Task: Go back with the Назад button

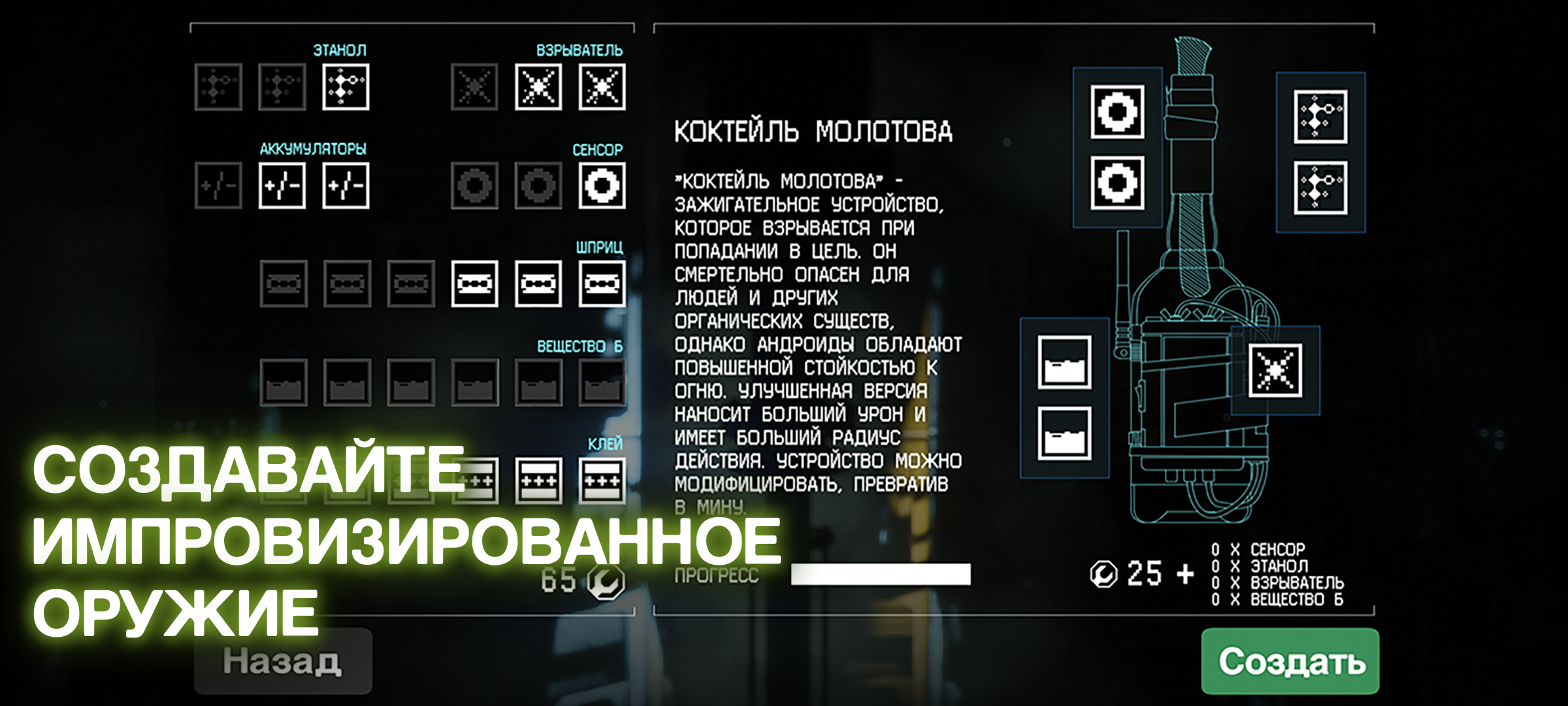Action: pyautogui.click(x=283, y=661)
